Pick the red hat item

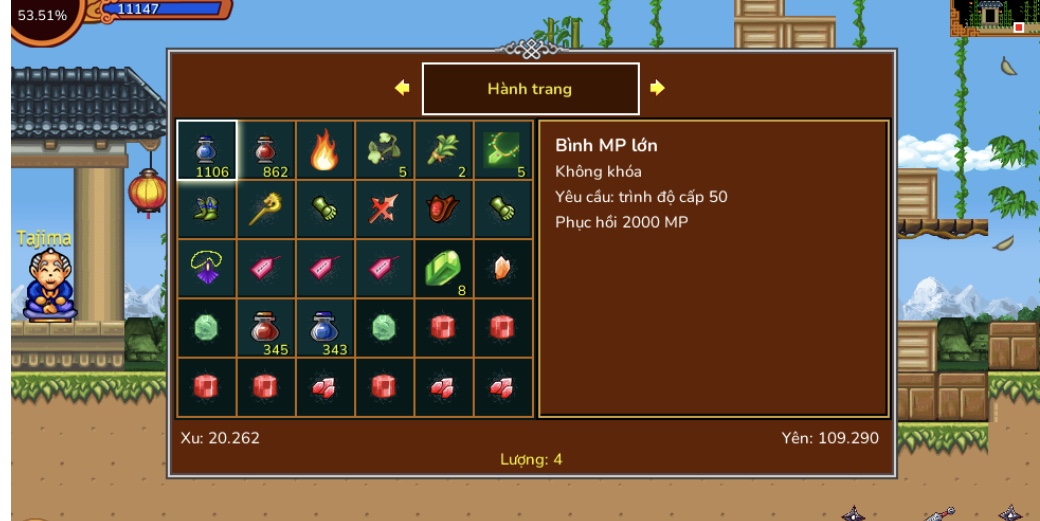click(x=444, y=210)
